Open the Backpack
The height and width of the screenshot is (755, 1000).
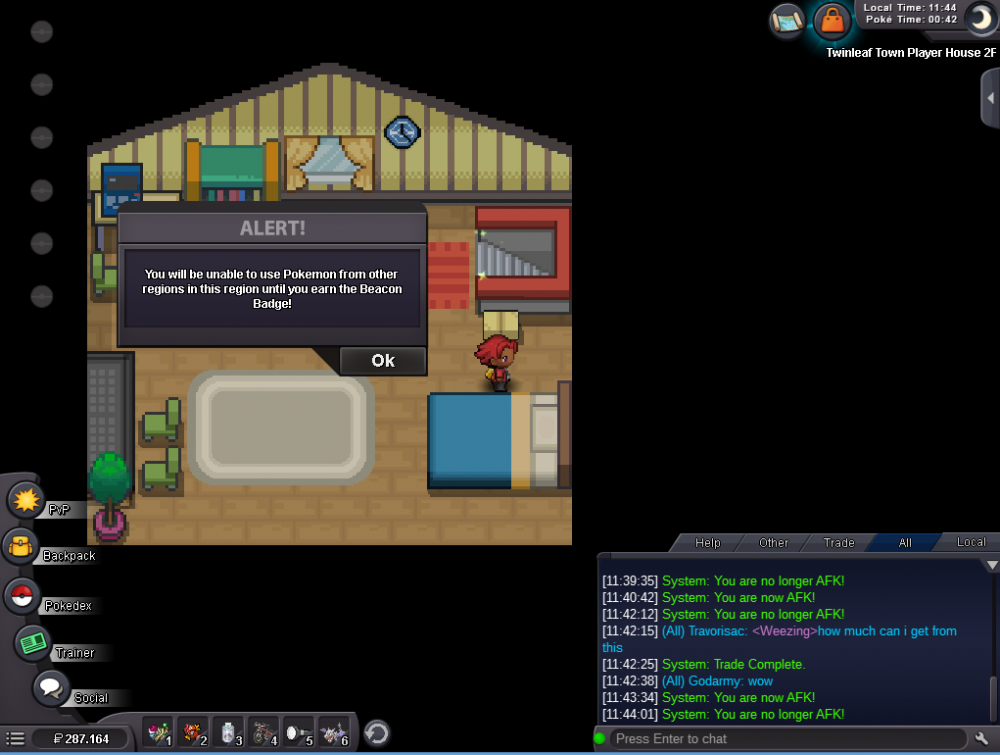tap(21, 546)
